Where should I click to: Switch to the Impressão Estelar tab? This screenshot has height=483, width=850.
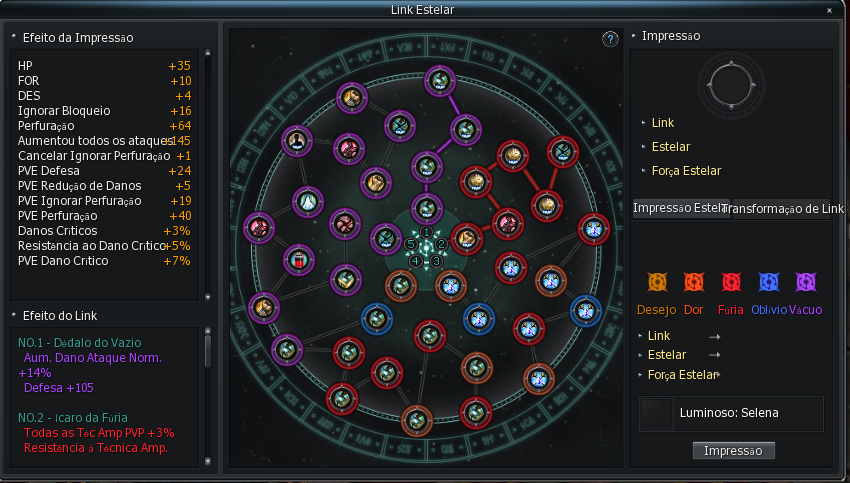(x=678, y=208)
